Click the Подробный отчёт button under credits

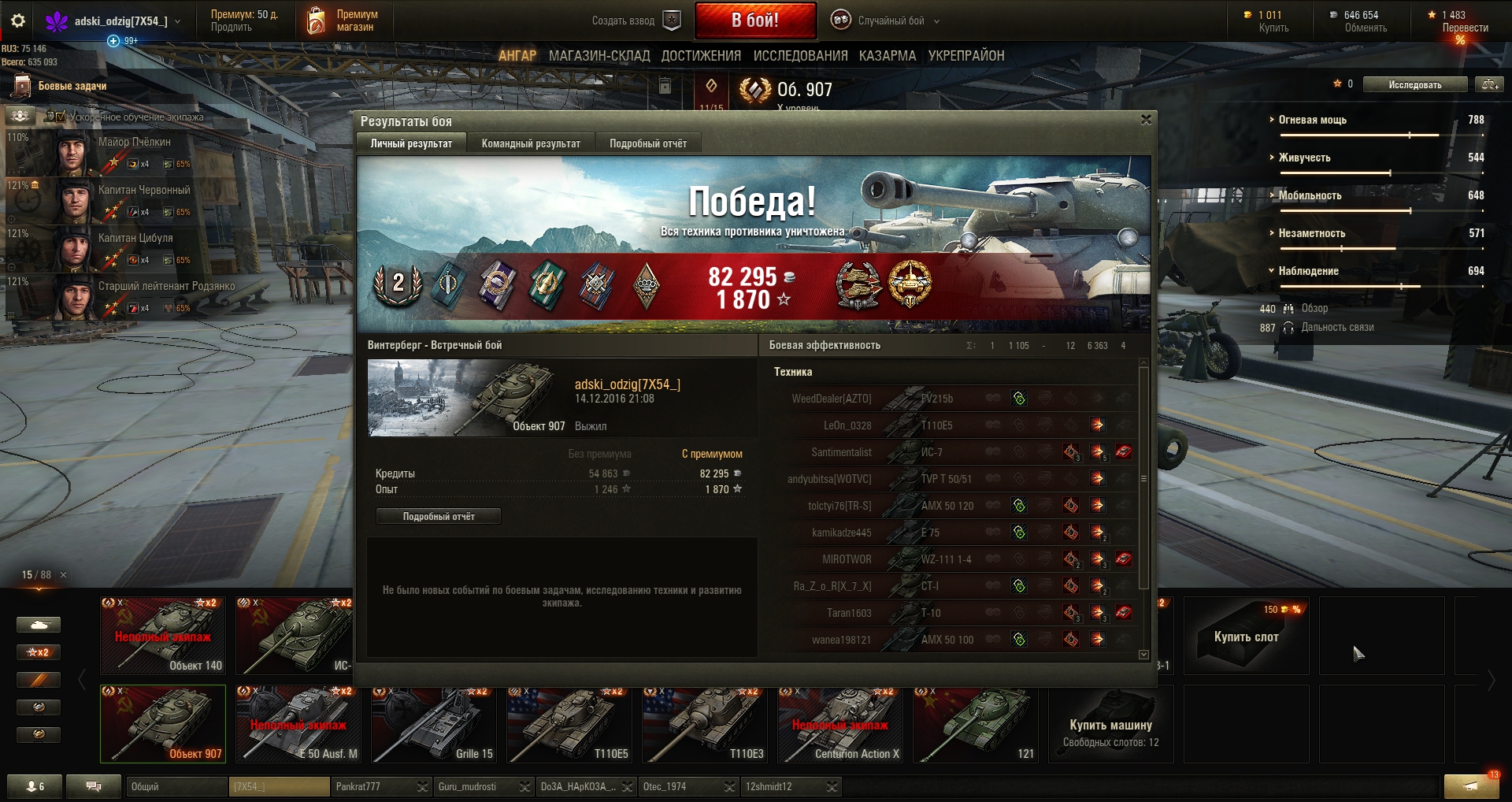pyautogui.click(x=439, y=517)
